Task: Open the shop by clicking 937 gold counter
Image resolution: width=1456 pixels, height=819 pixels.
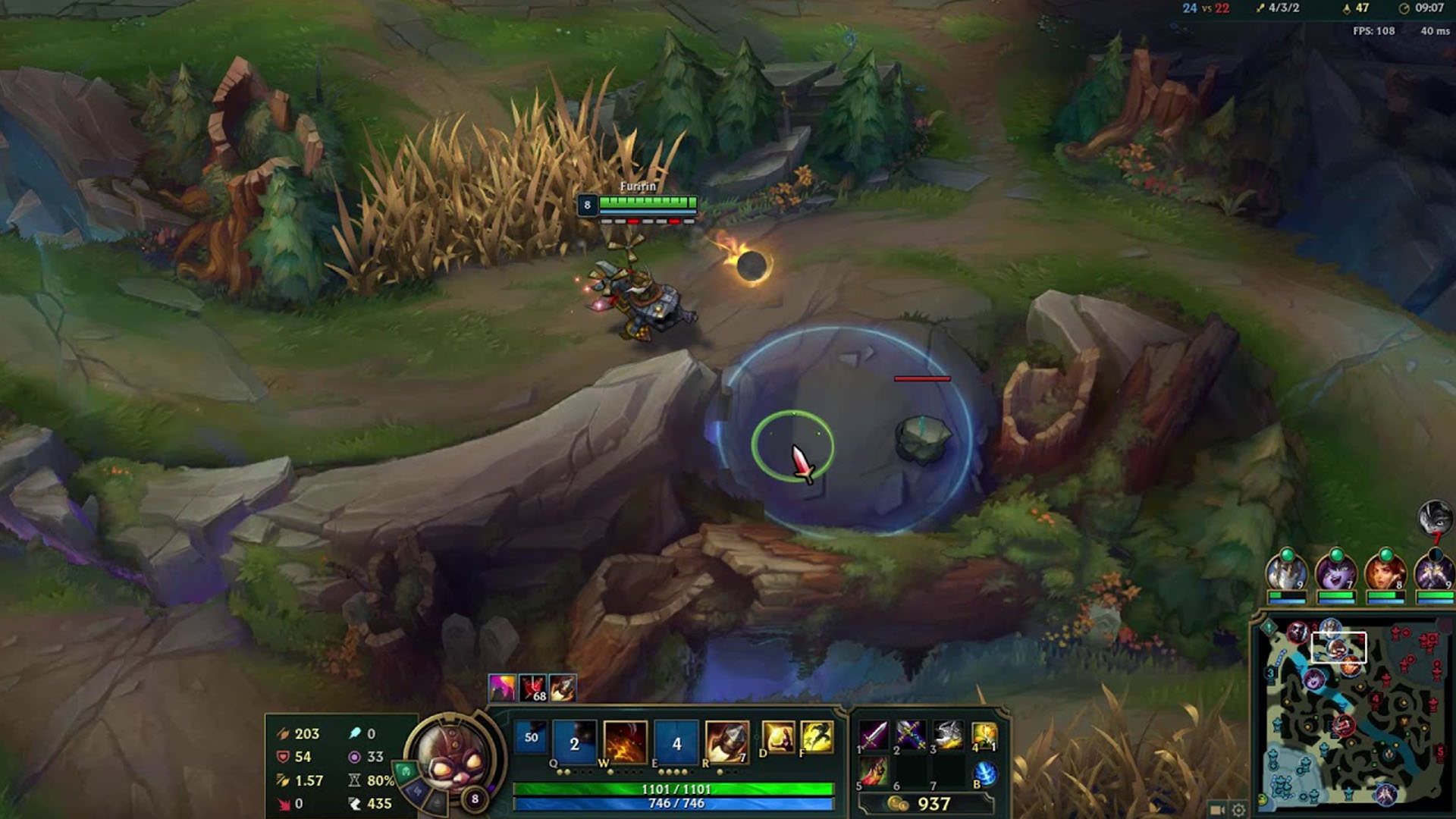Action: 934,804
